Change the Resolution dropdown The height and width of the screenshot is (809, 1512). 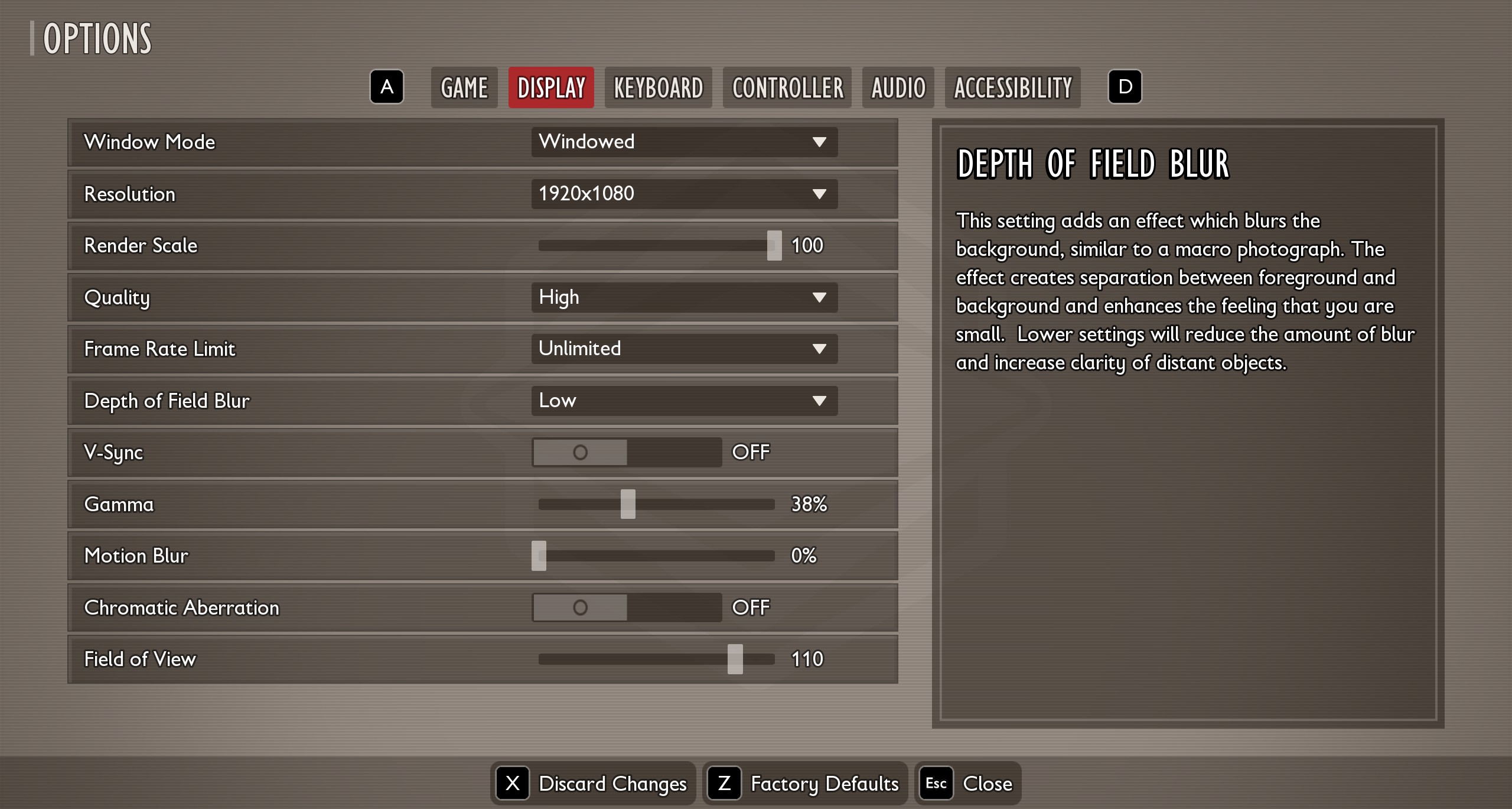pyautogui.click(x=684, y=194)
